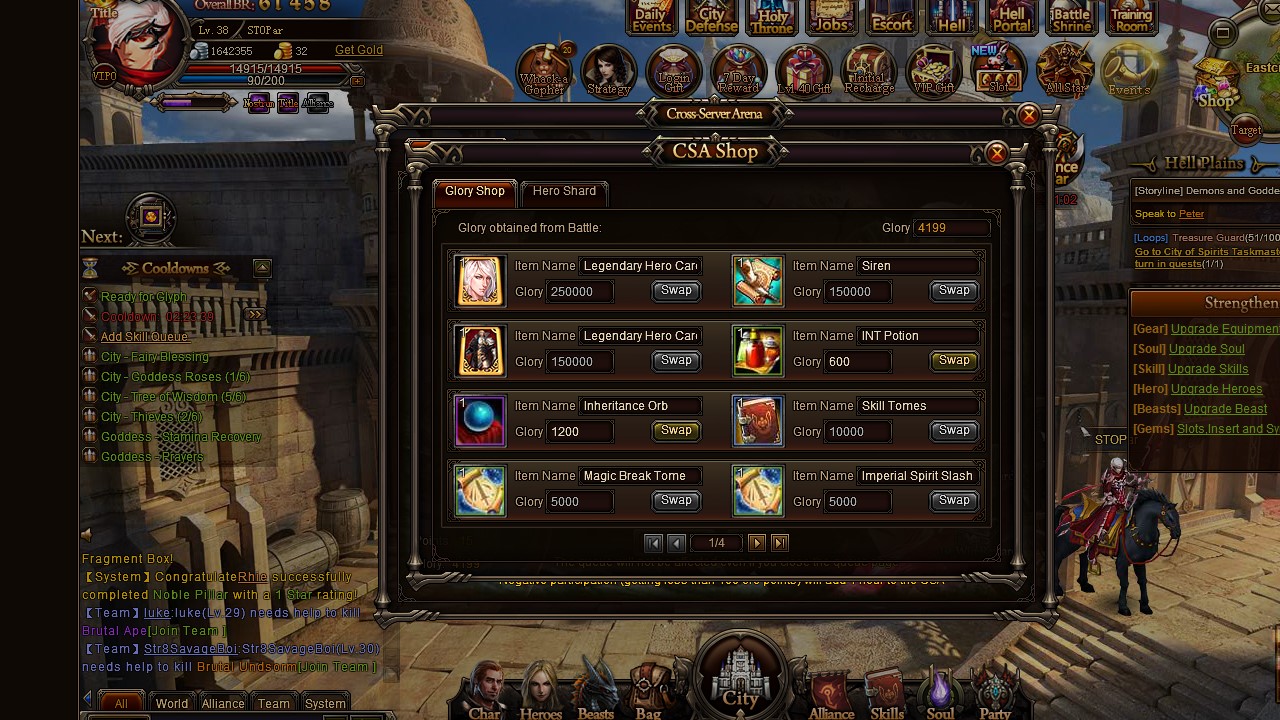Swap glory for the Inheritance Orb
This screenshot has width=1280, height=720.
tap(676, 431)
